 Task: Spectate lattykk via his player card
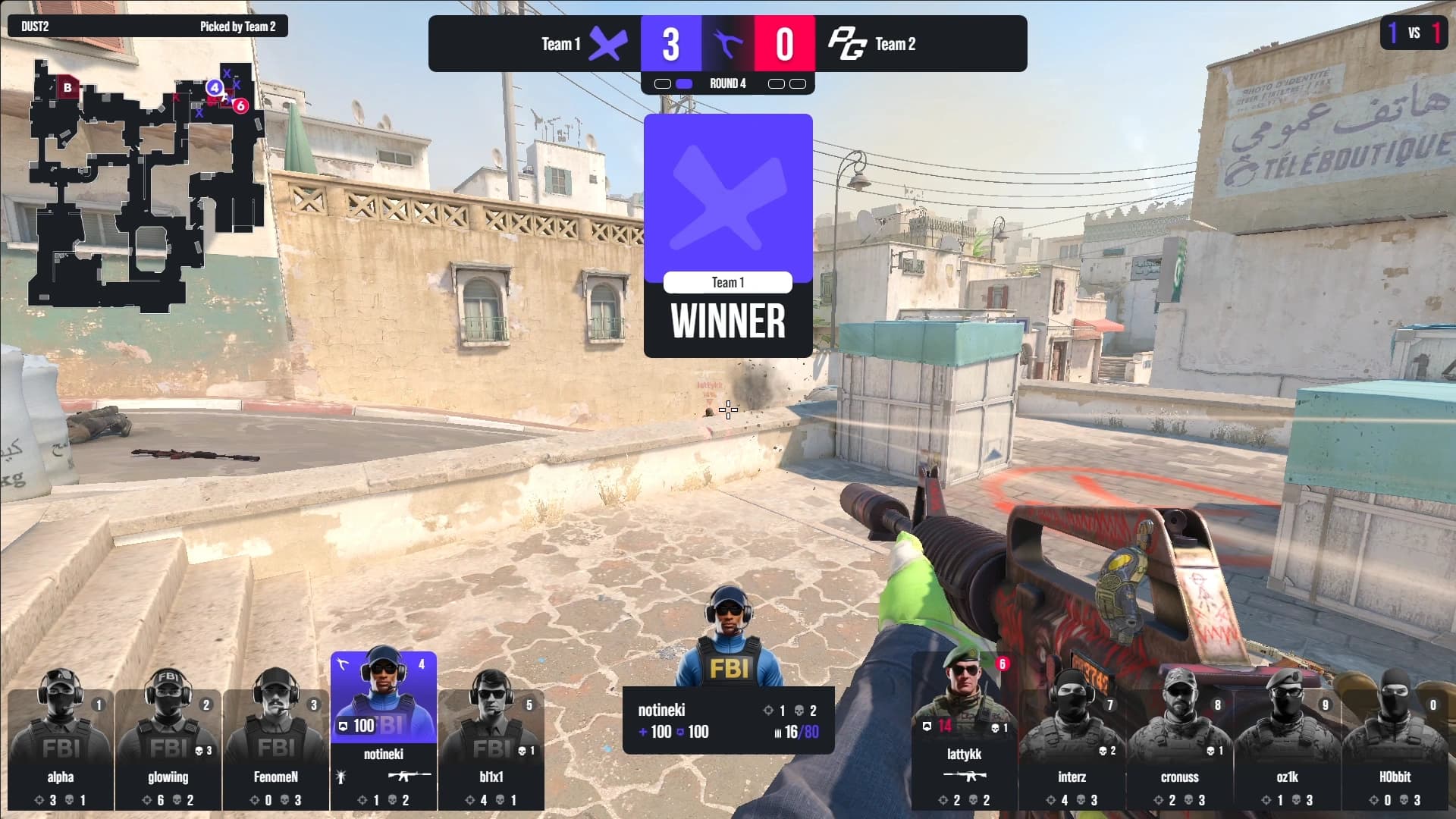pyautogui.click(x=964, y=736)
